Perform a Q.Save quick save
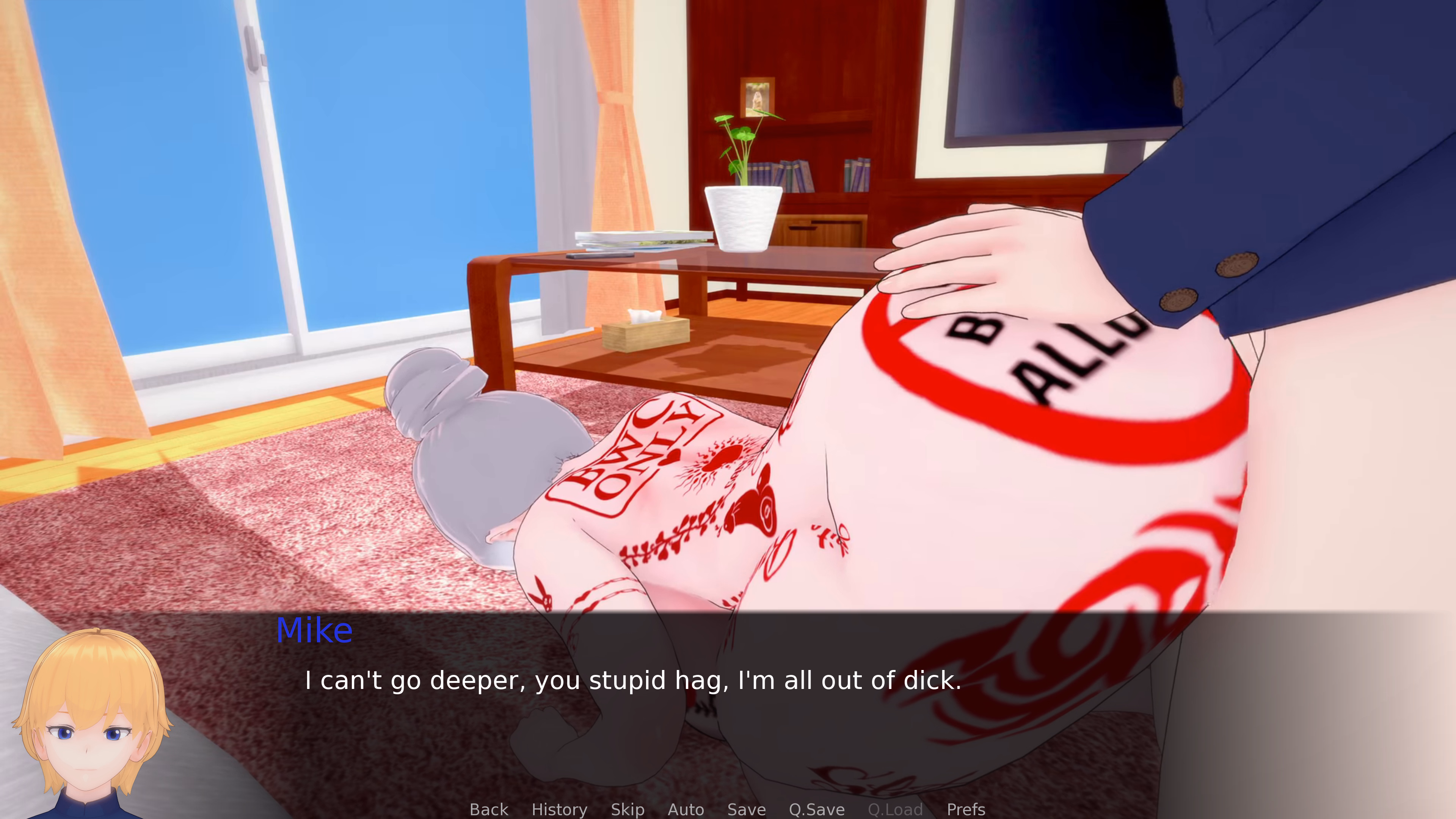 [816, 810]
